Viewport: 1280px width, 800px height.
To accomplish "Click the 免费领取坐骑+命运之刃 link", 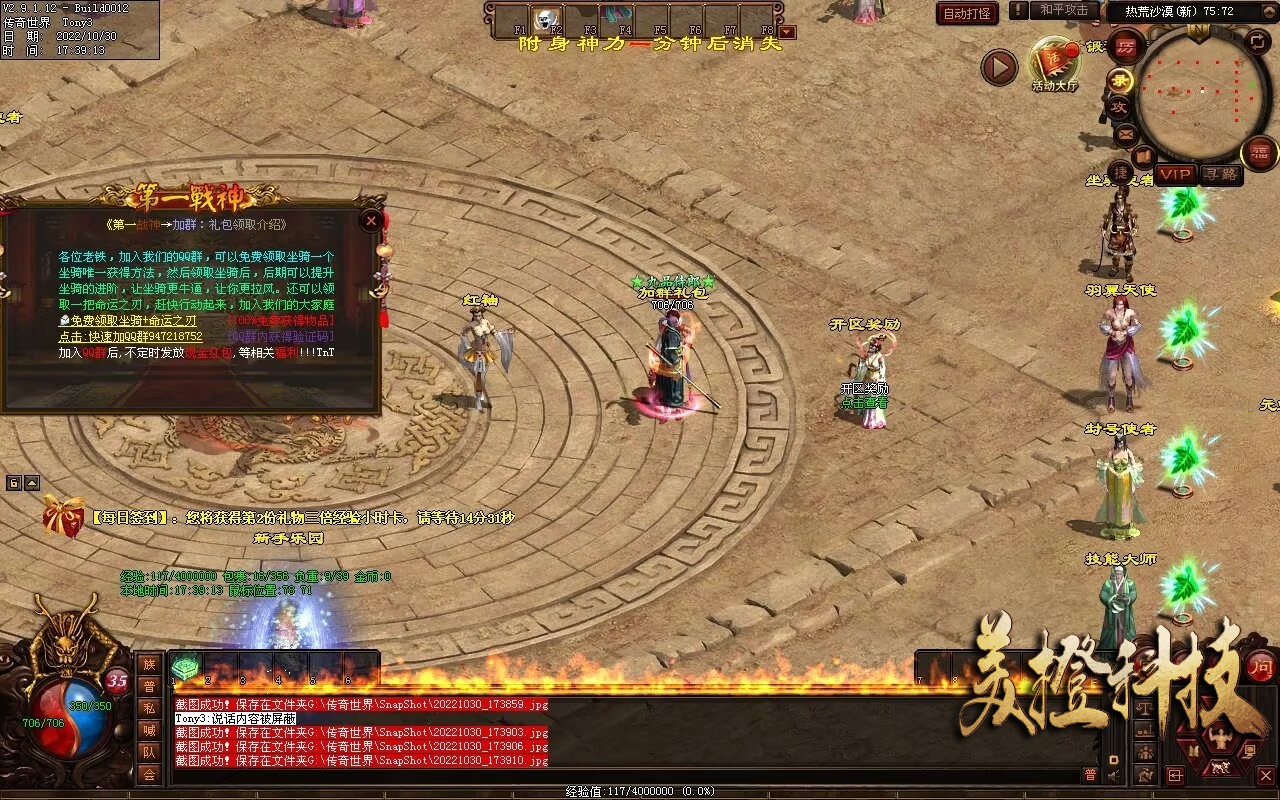I will (x=126, y=321).
